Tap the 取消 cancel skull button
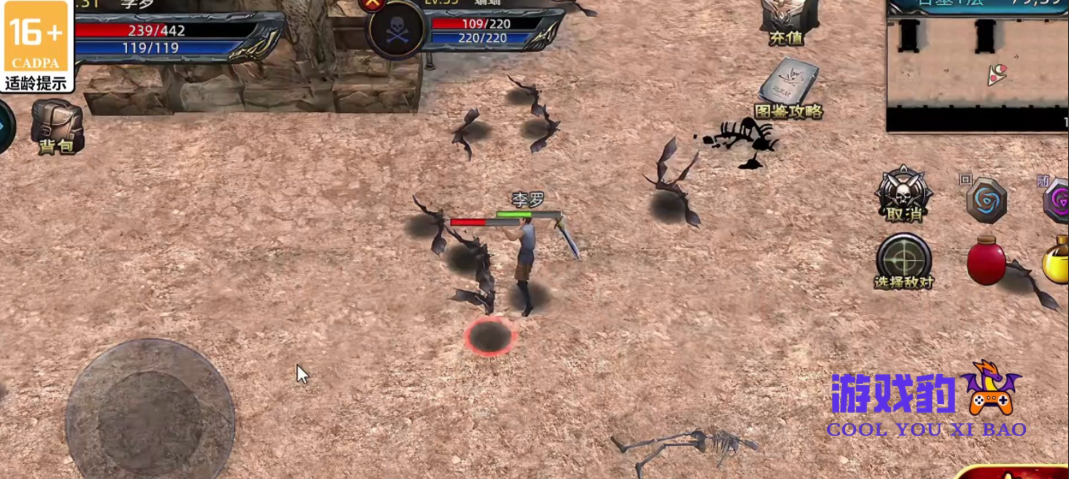This screenshot has width=1069, height=479. (904, 194)
